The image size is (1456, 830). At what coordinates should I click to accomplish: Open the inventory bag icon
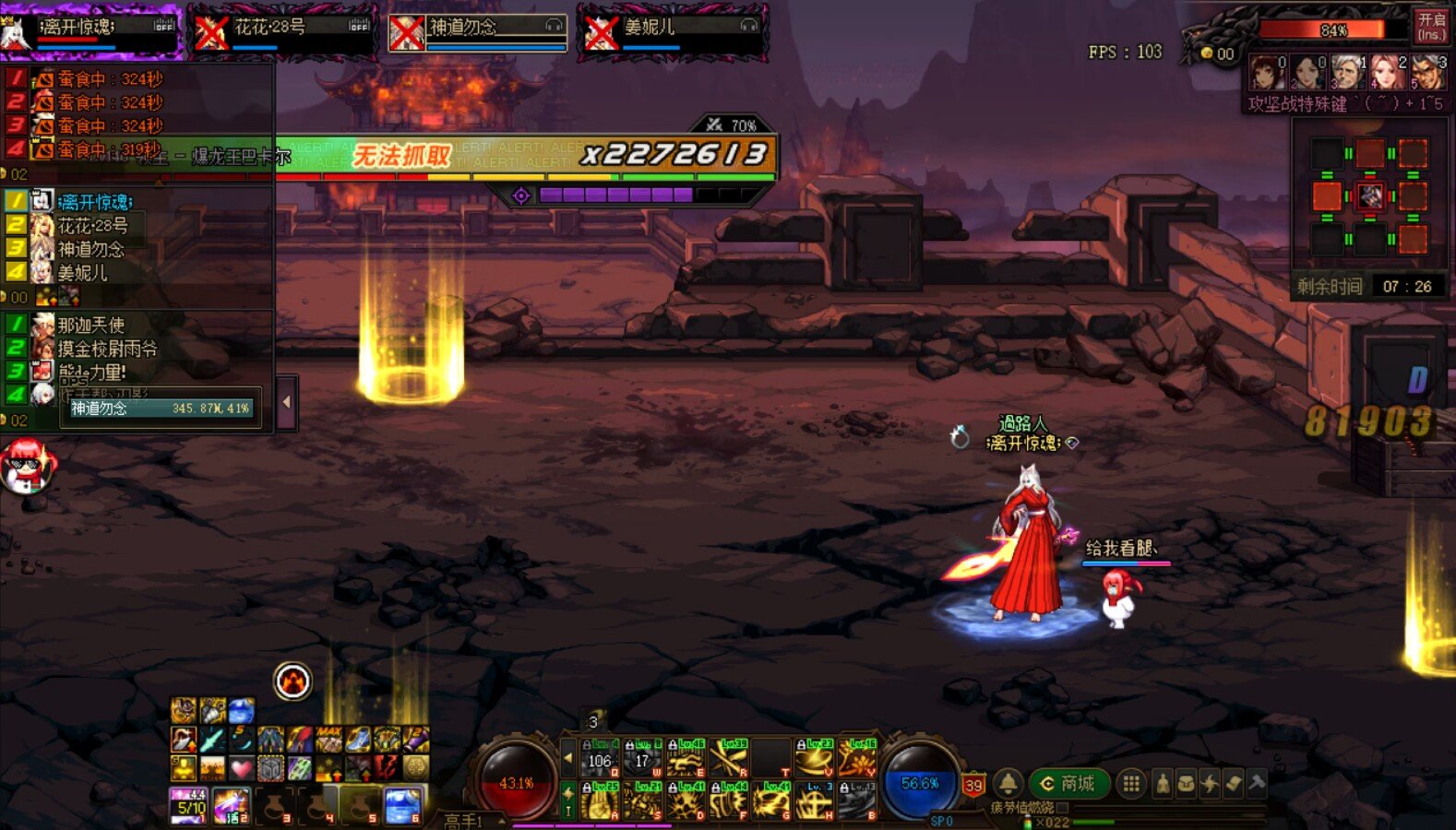[x=1186, y=784]
